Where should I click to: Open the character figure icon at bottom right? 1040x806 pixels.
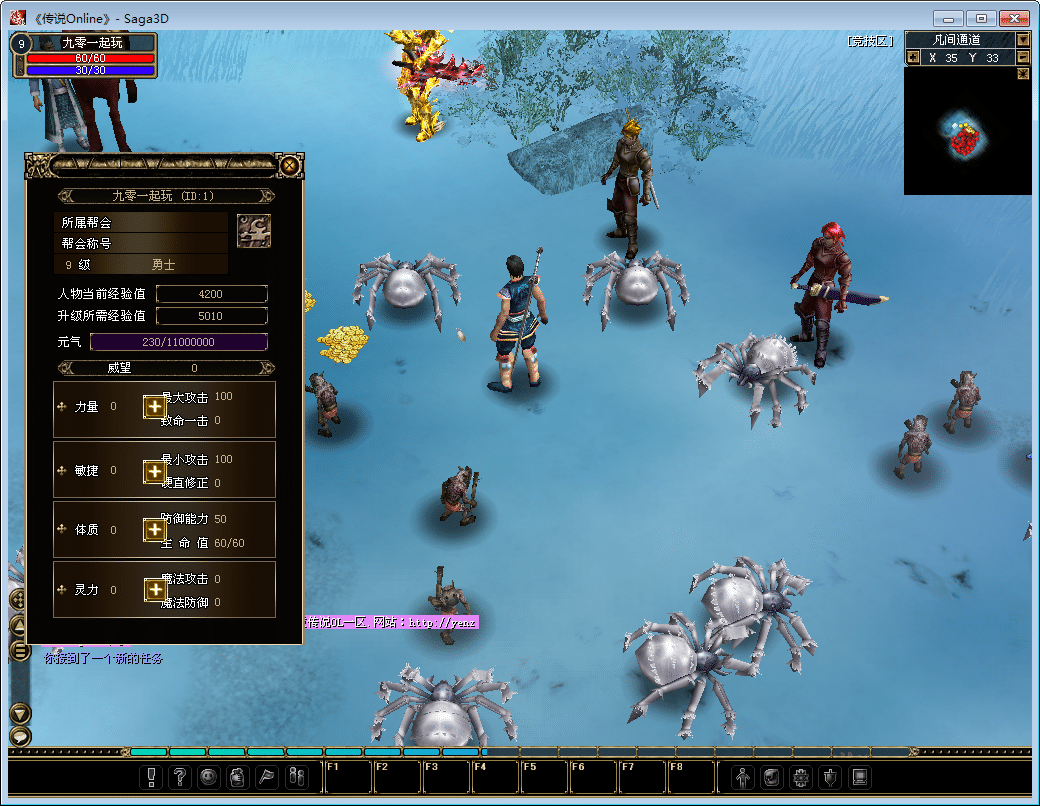coord(743,777)
